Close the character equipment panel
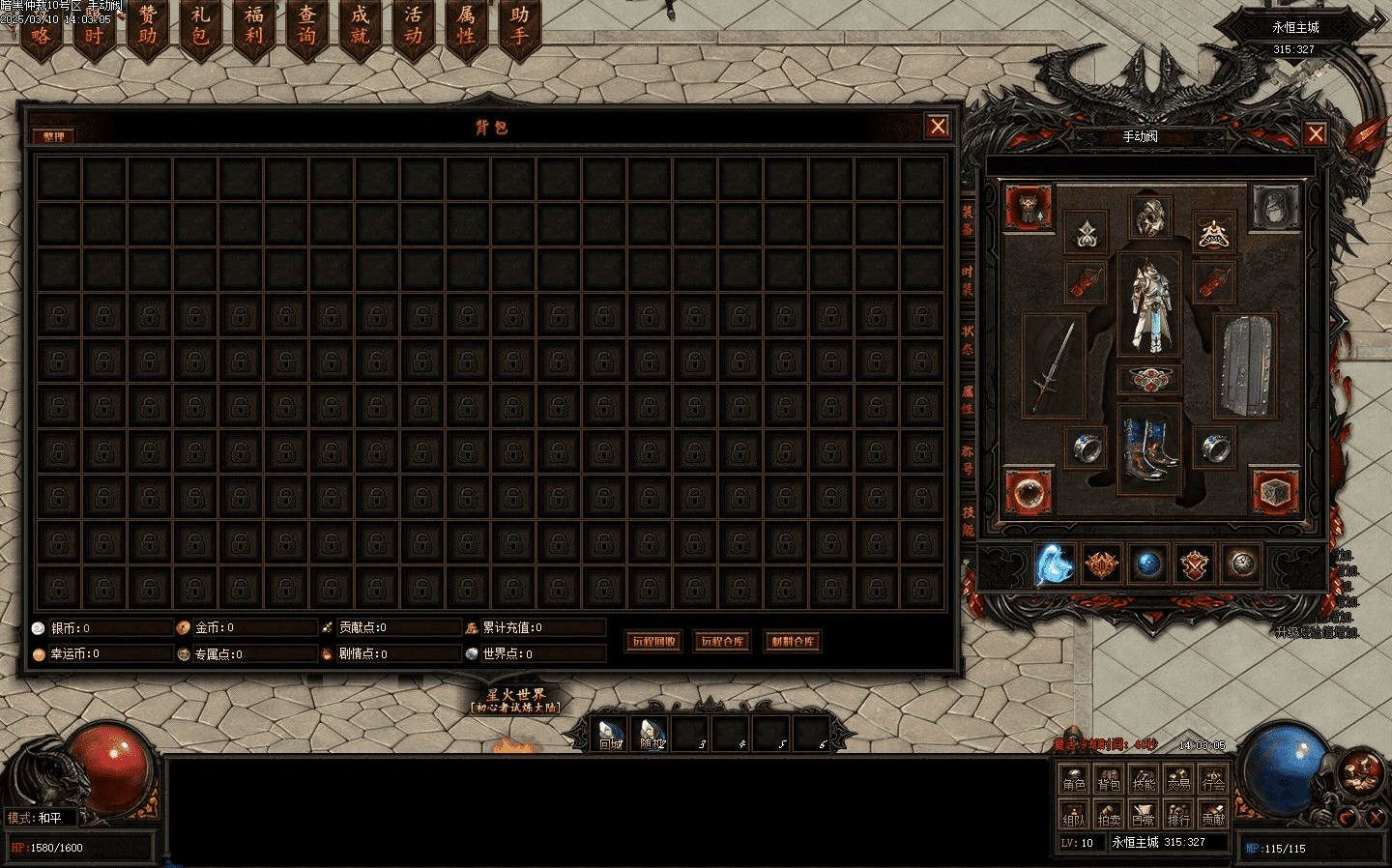Image resolution: width=1392 pixels, height=868 pixels. [x=1315, y=134]
